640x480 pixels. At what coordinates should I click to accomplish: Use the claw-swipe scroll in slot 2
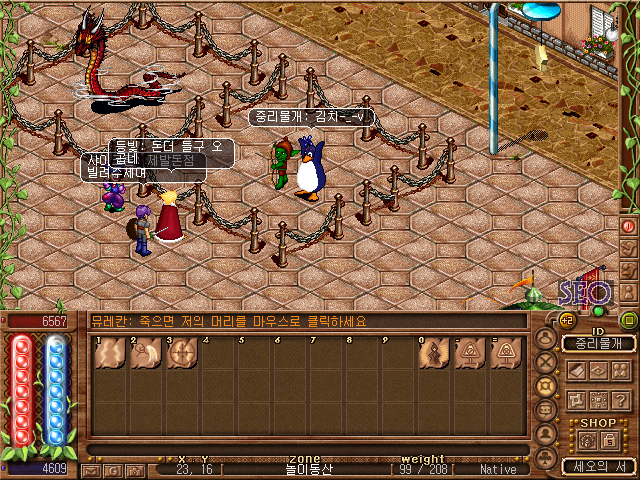[145, 353]
